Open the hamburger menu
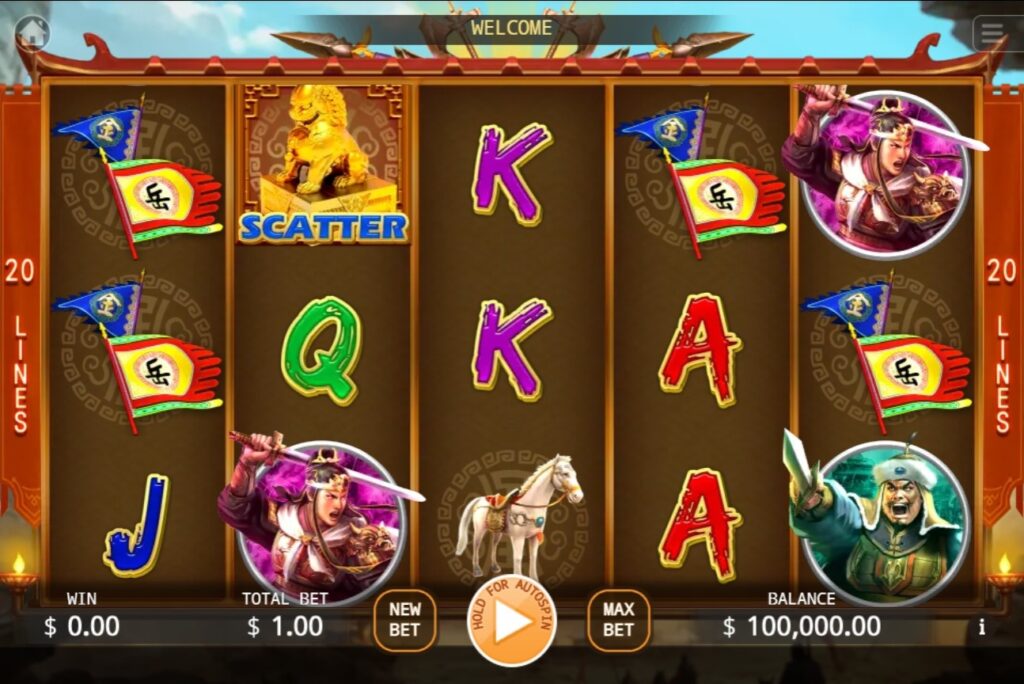 pos(992,33)
